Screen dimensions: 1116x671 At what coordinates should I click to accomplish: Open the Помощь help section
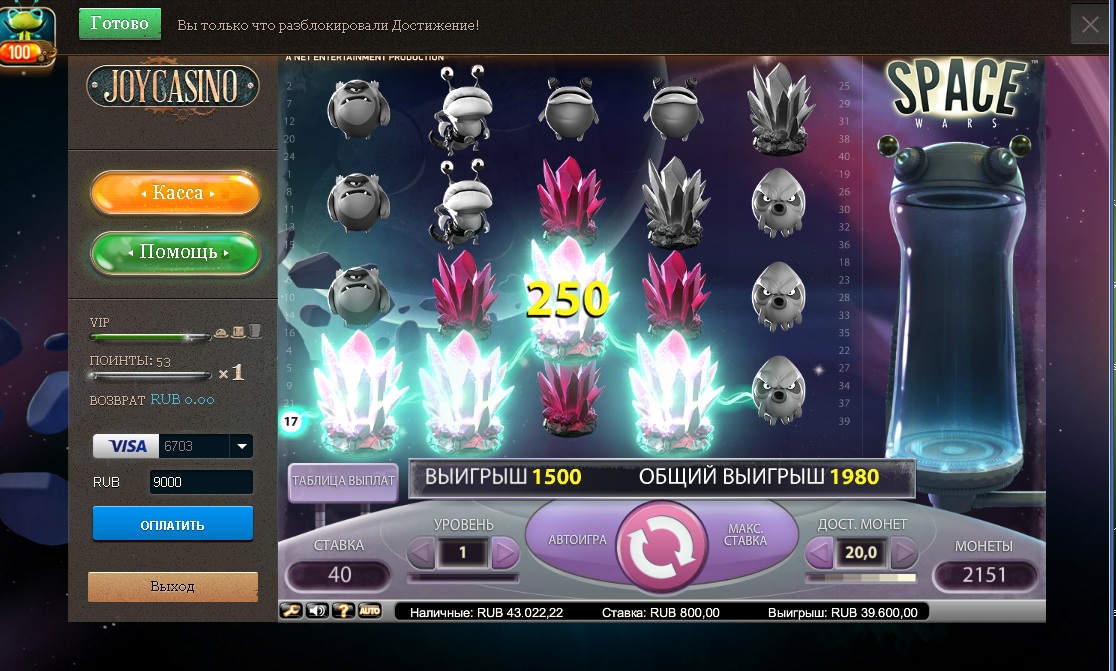(176, 252)
